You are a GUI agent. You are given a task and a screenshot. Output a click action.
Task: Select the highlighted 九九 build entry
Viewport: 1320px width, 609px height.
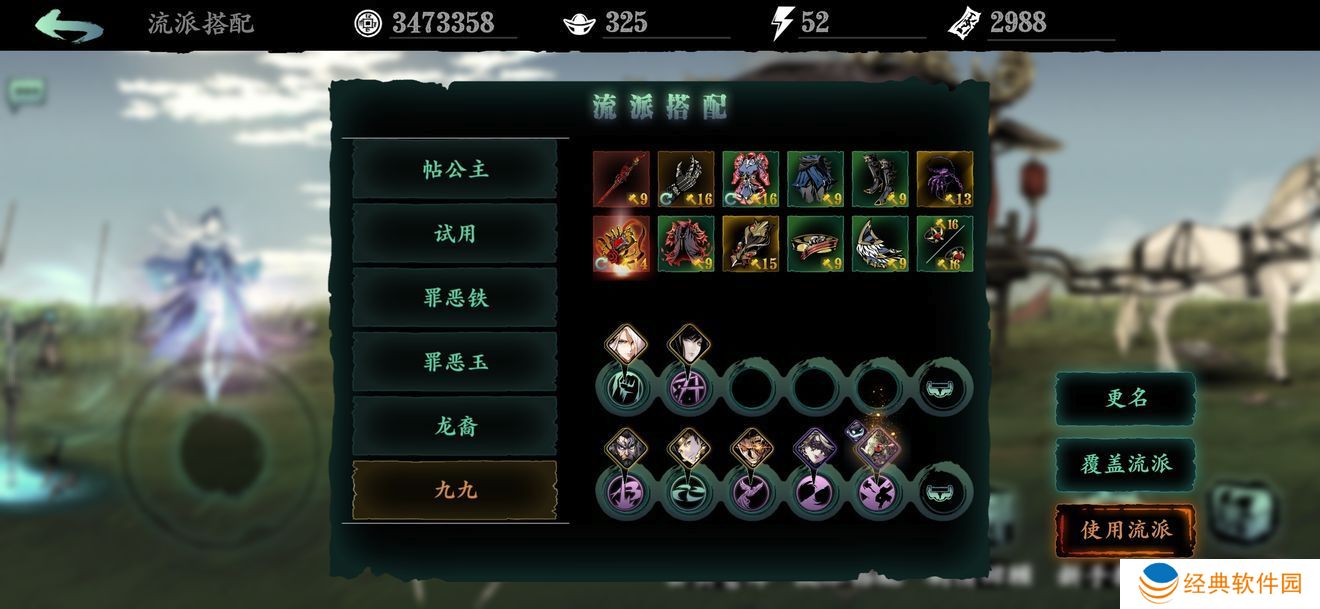point(455,490)
